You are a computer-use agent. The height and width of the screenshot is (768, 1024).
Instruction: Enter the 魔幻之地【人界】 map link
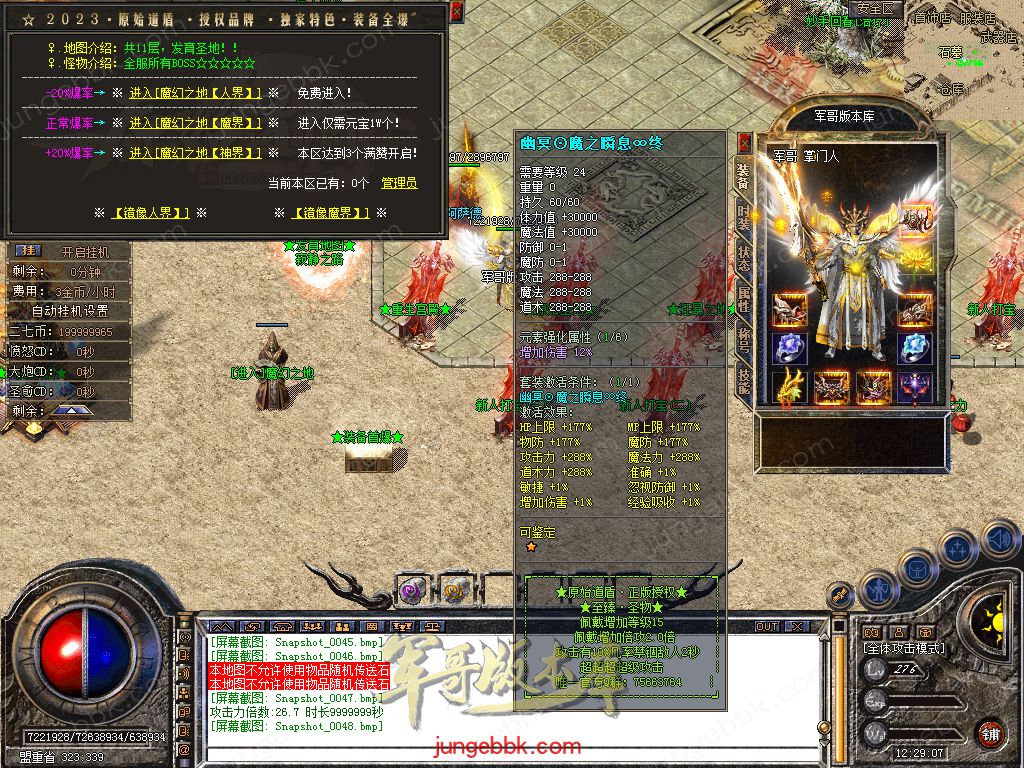tap(195, 93)
